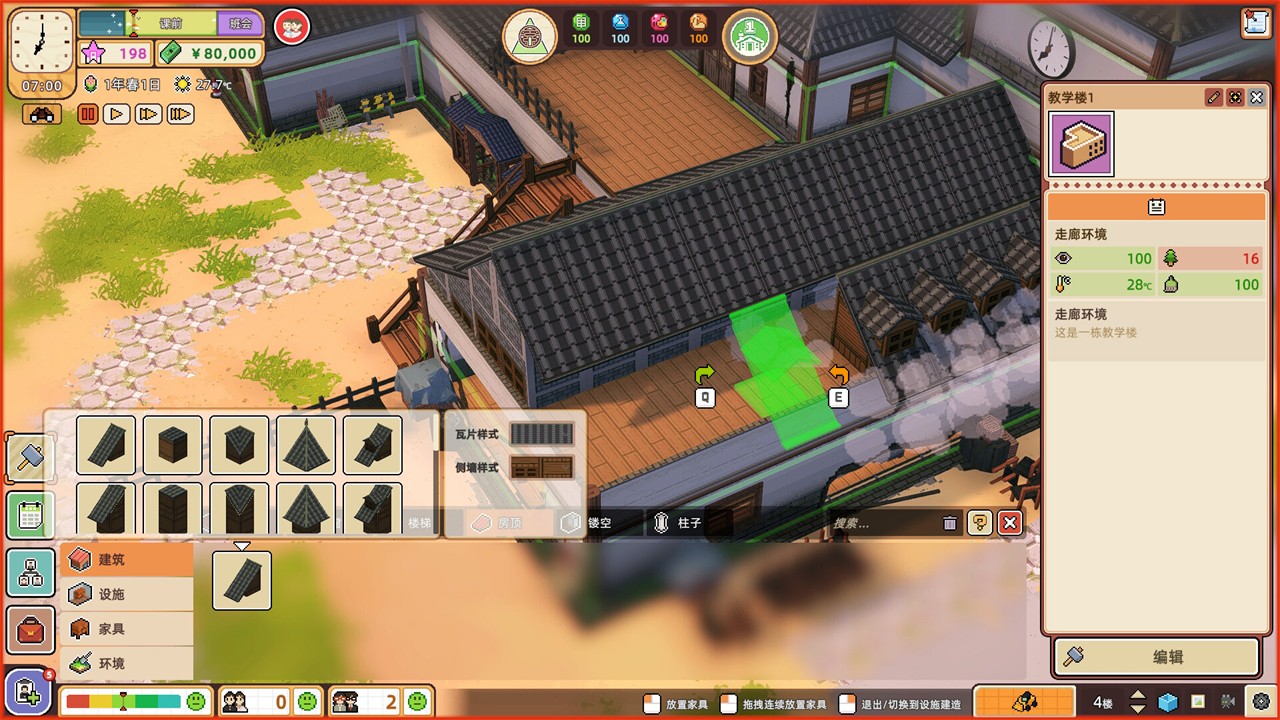
Task: Select the 建筑 building category
Action: 127,560
